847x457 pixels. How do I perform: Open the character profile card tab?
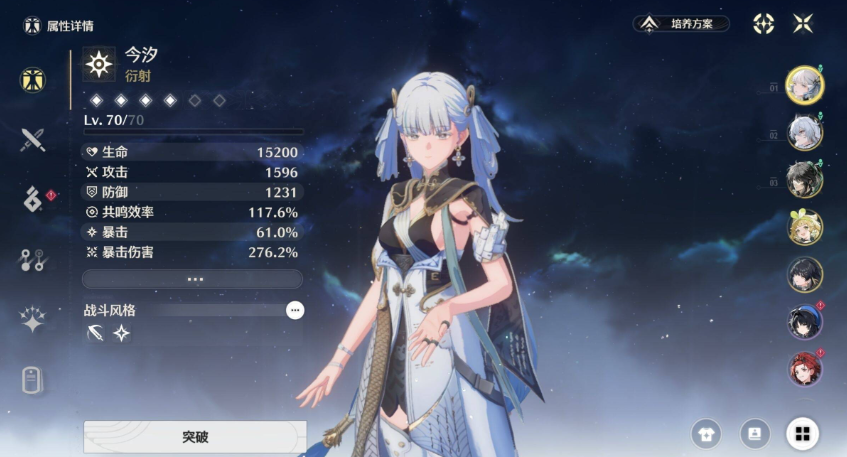tap(33, 381)
